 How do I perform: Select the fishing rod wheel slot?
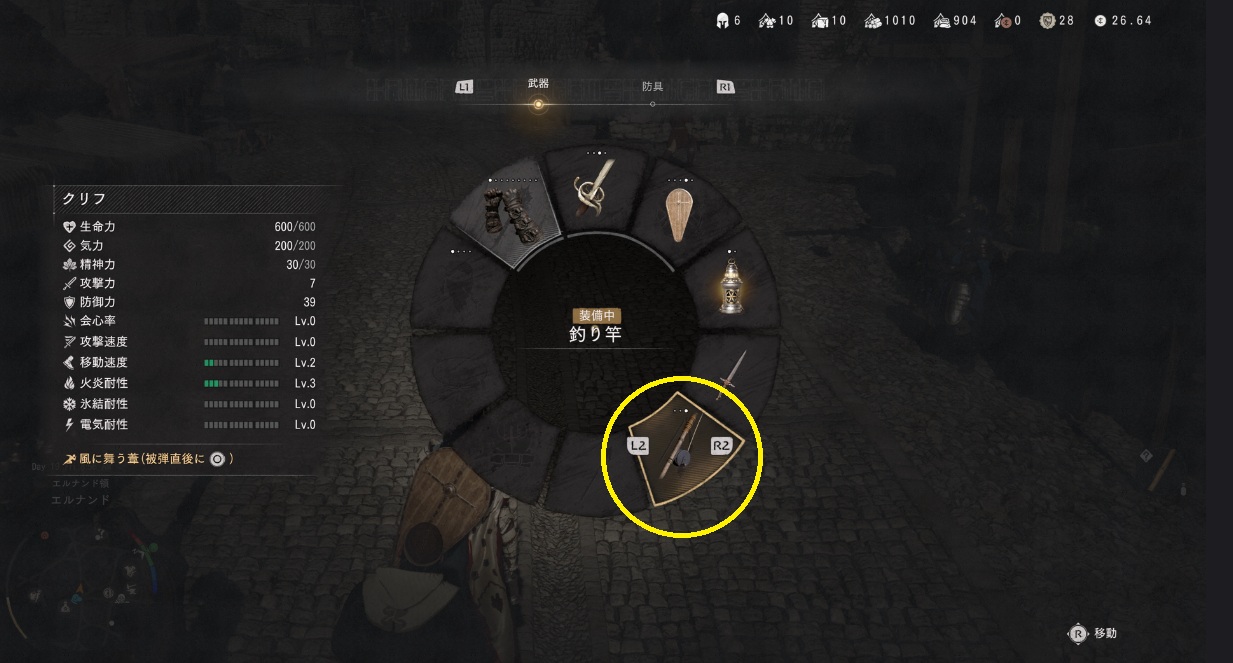(x=680, y=448)
